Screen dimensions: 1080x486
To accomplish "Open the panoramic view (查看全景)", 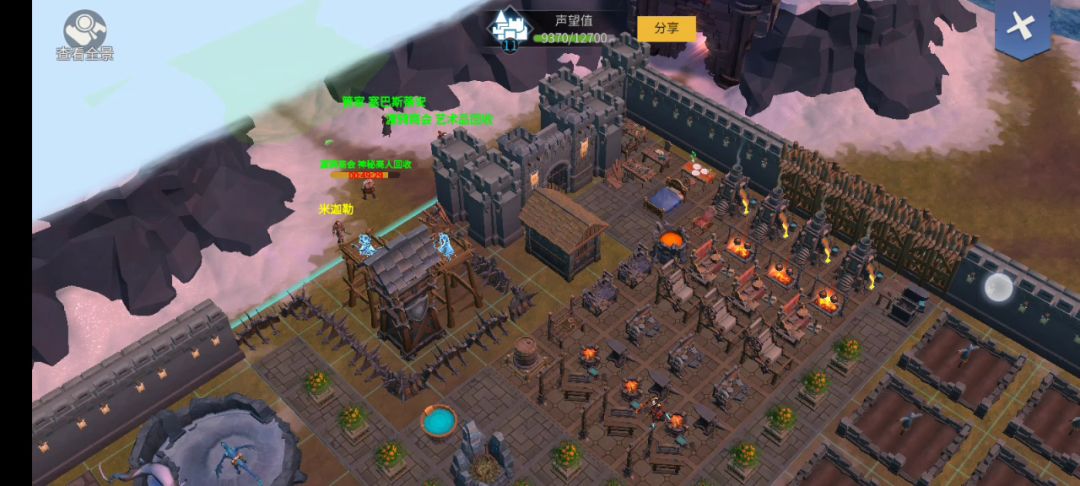I will pos(85,34).
